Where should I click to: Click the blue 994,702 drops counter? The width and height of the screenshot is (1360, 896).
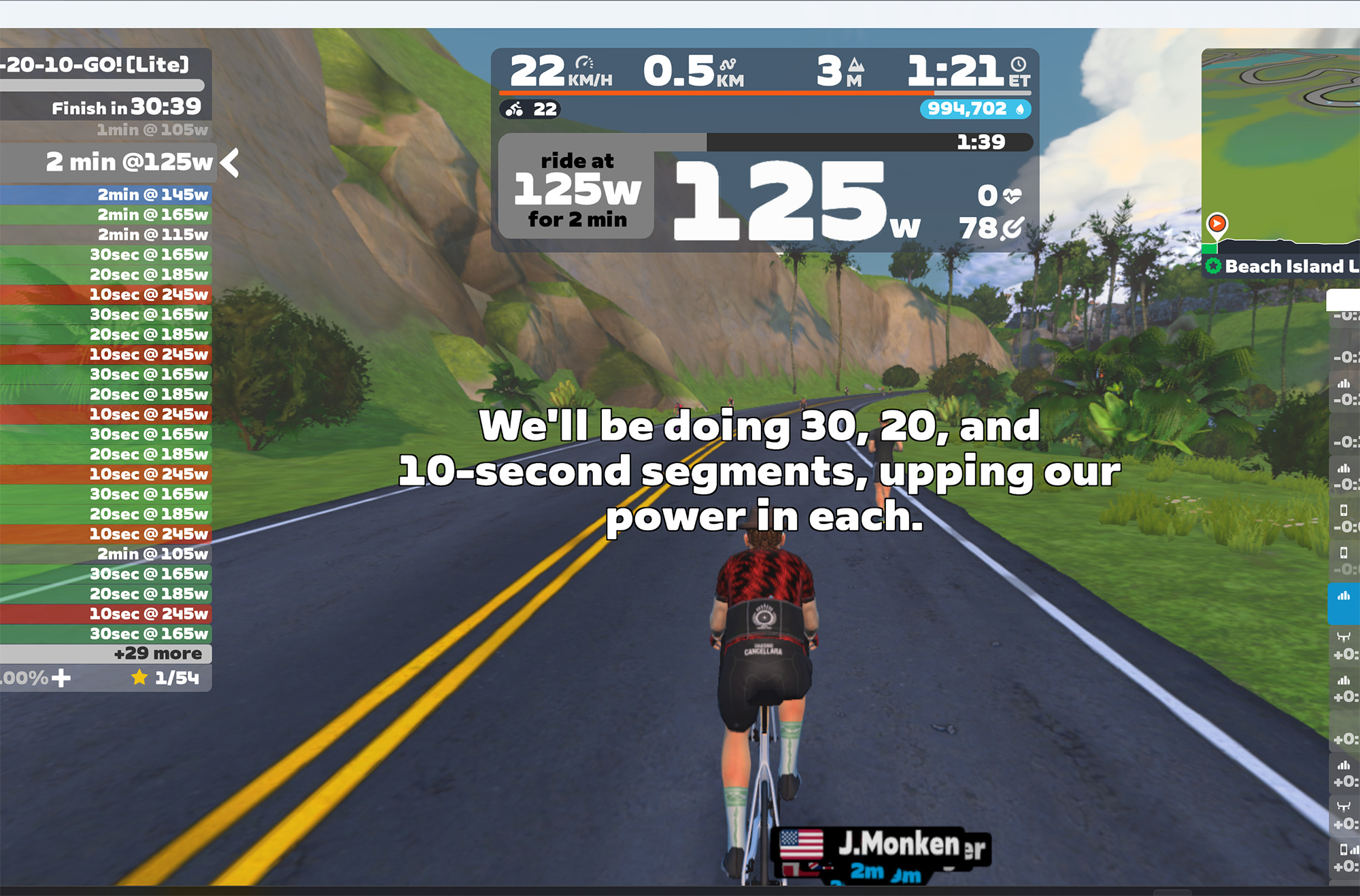(975, 109)
